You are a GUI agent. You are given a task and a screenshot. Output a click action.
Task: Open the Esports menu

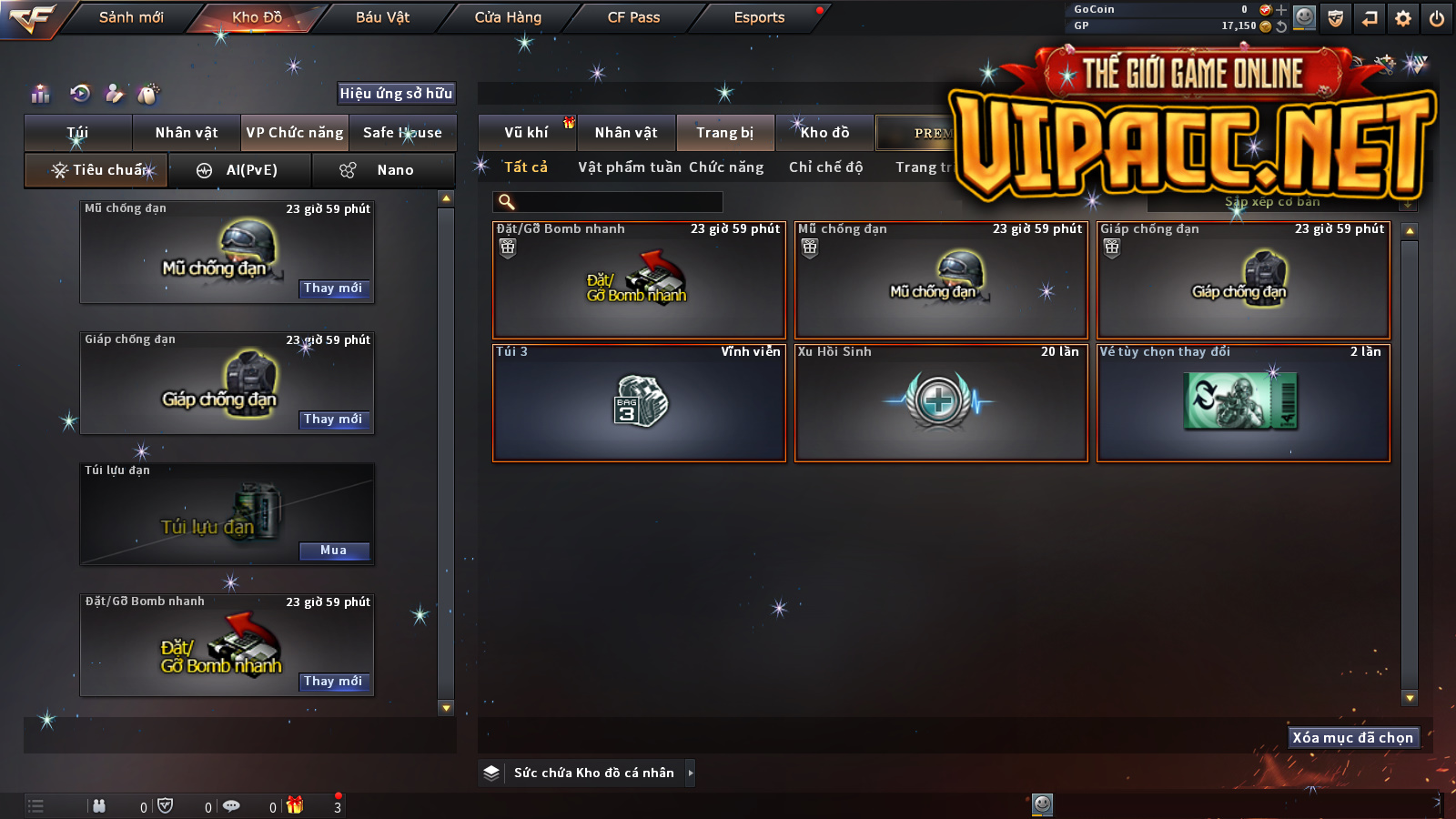click(x=759, y=17)
